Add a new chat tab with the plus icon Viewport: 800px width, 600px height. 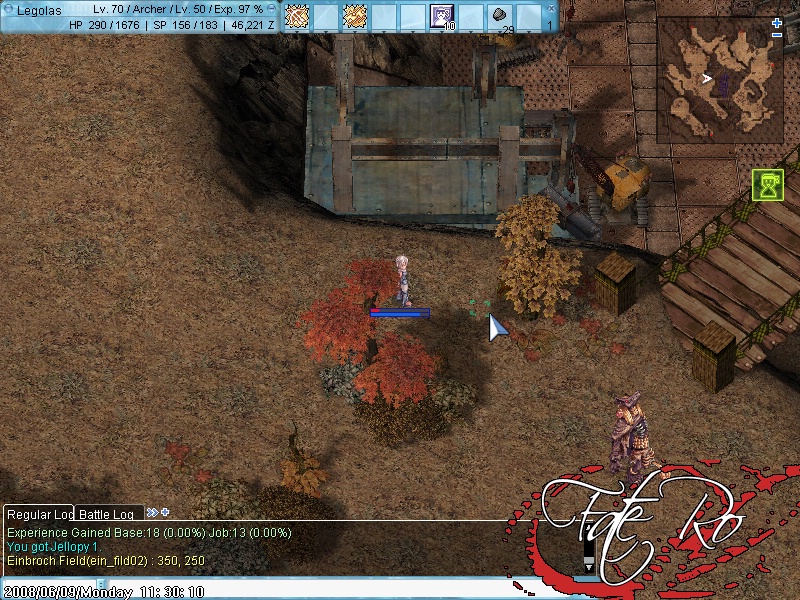pos(164,513)
